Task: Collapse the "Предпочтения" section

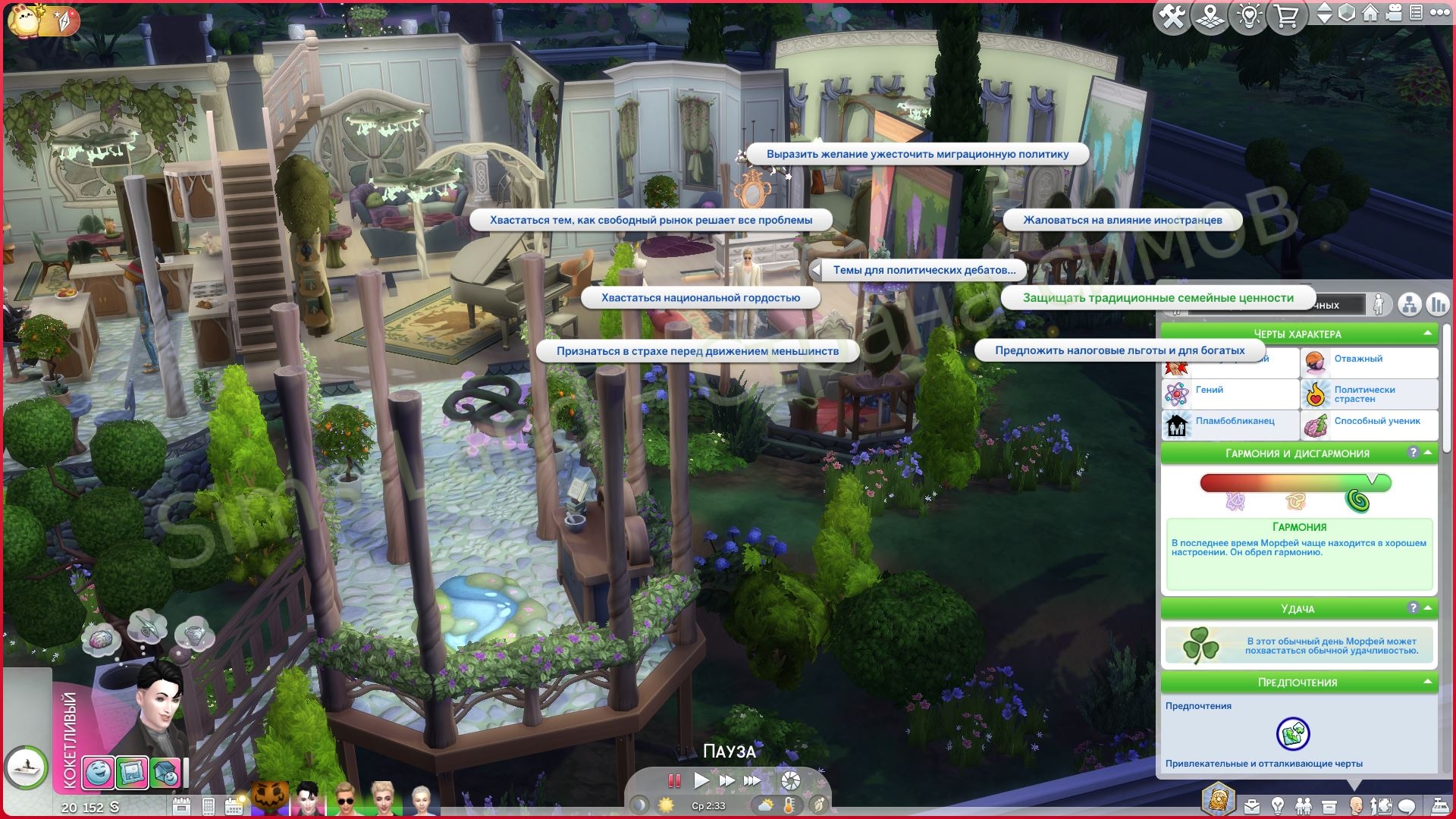Action: click(x=1427, y=682)
